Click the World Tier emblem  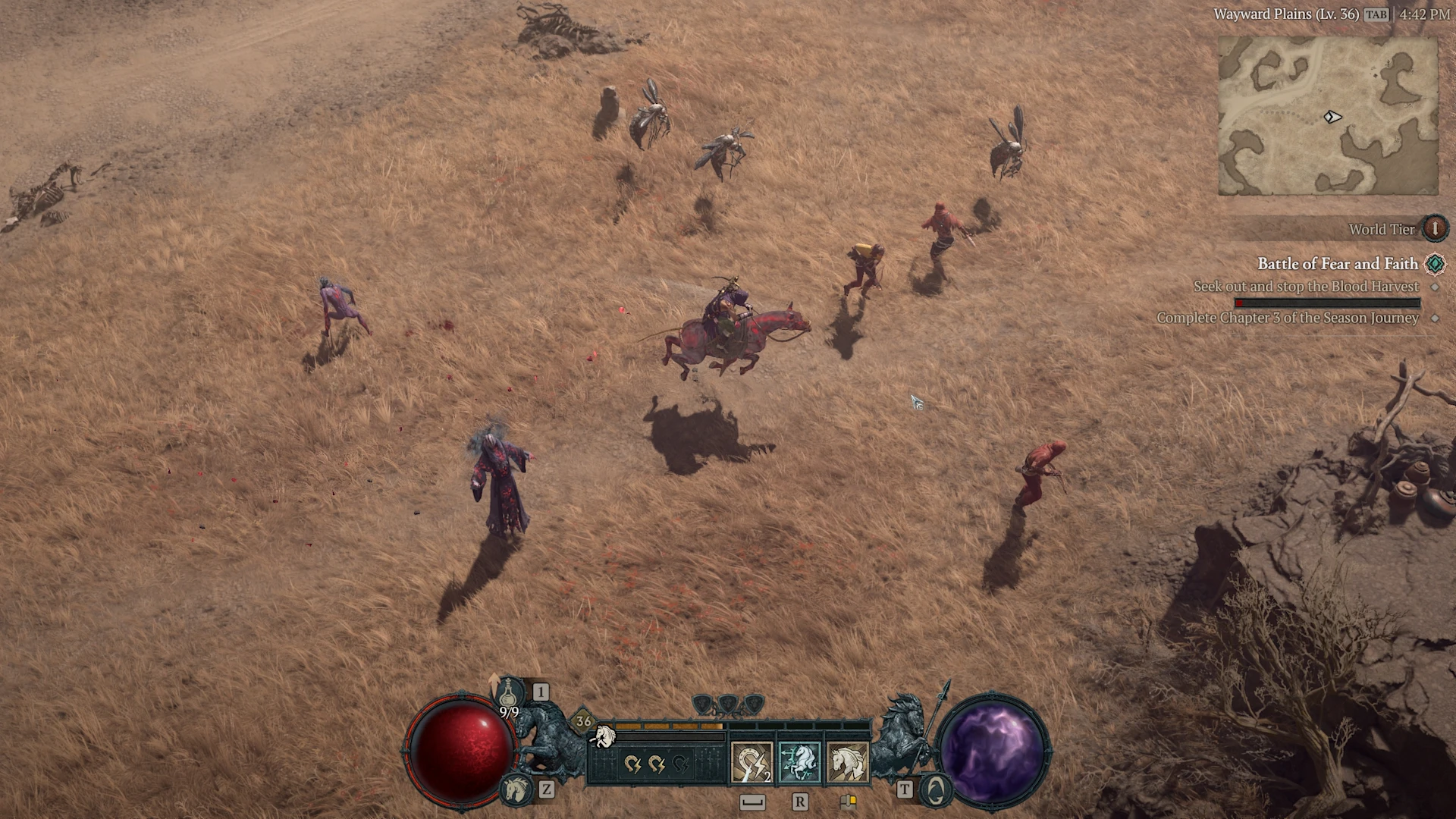coord(1434,228)
